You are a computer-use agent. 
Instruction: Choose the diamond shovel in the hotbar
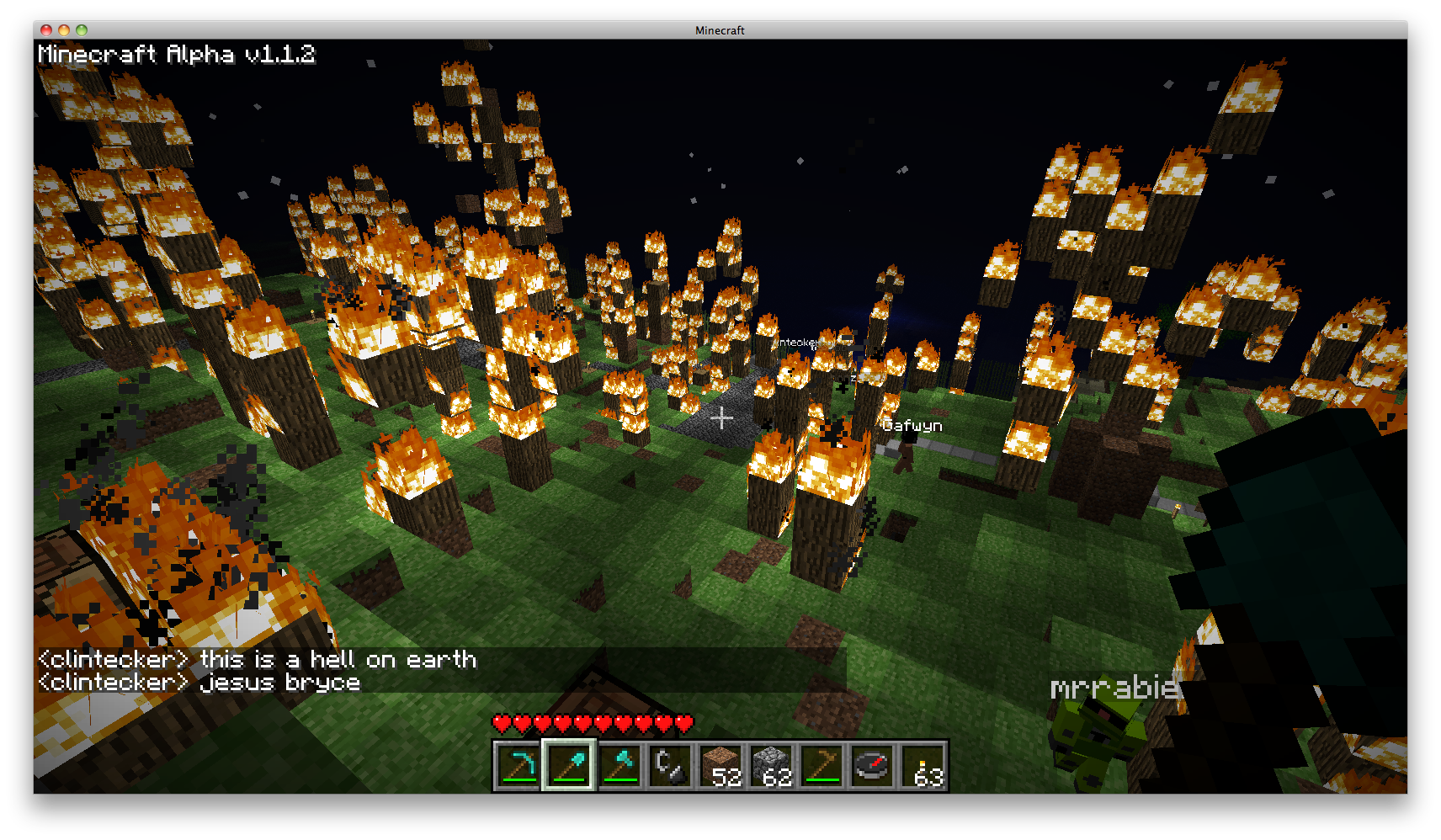(x=569, y=766)
